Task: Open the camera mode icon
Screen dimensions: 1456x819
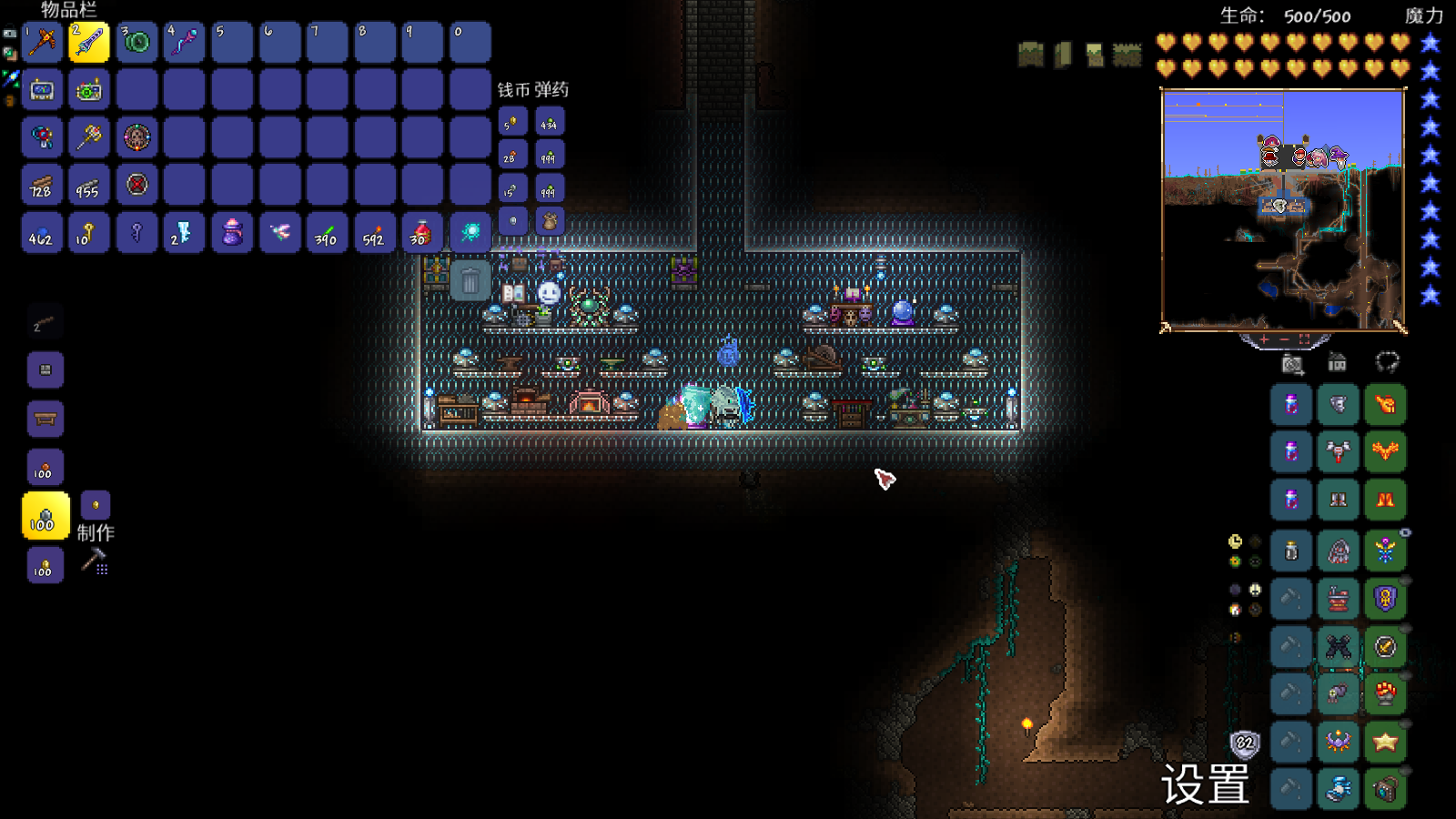Action: coord(1292,364)
